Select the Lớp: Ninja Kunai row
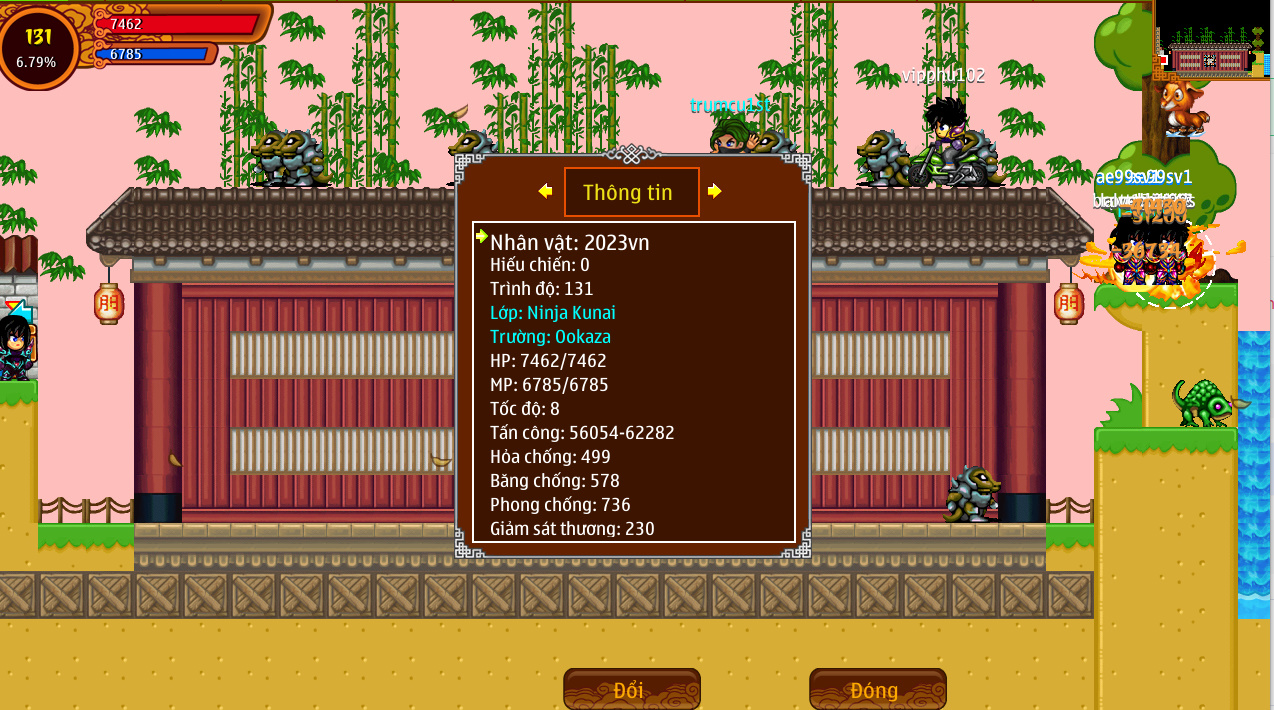 point(552,313)
